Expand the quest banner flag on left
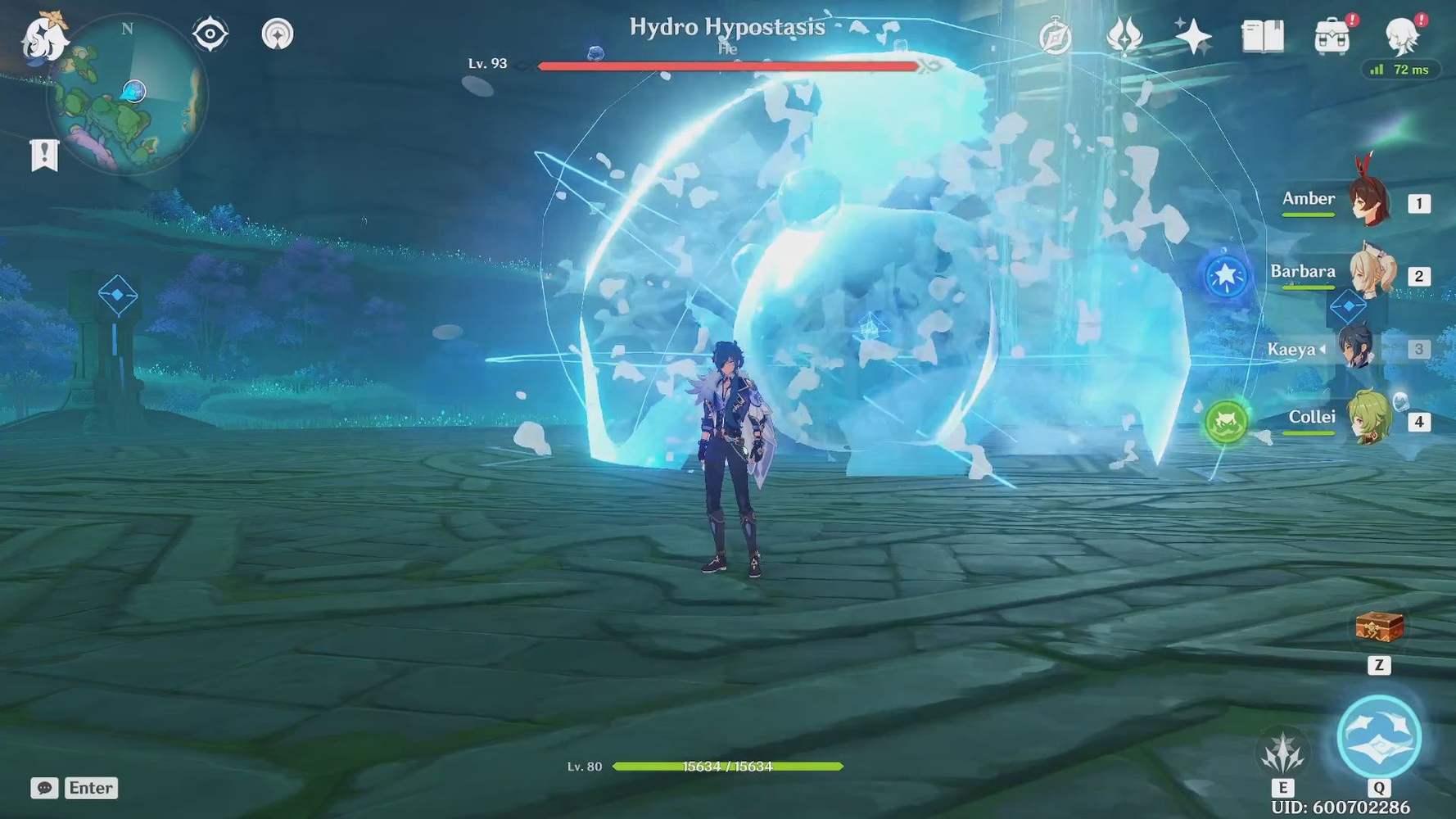Viewport: 1456px width, 819px height. click(x=43, y=153)
